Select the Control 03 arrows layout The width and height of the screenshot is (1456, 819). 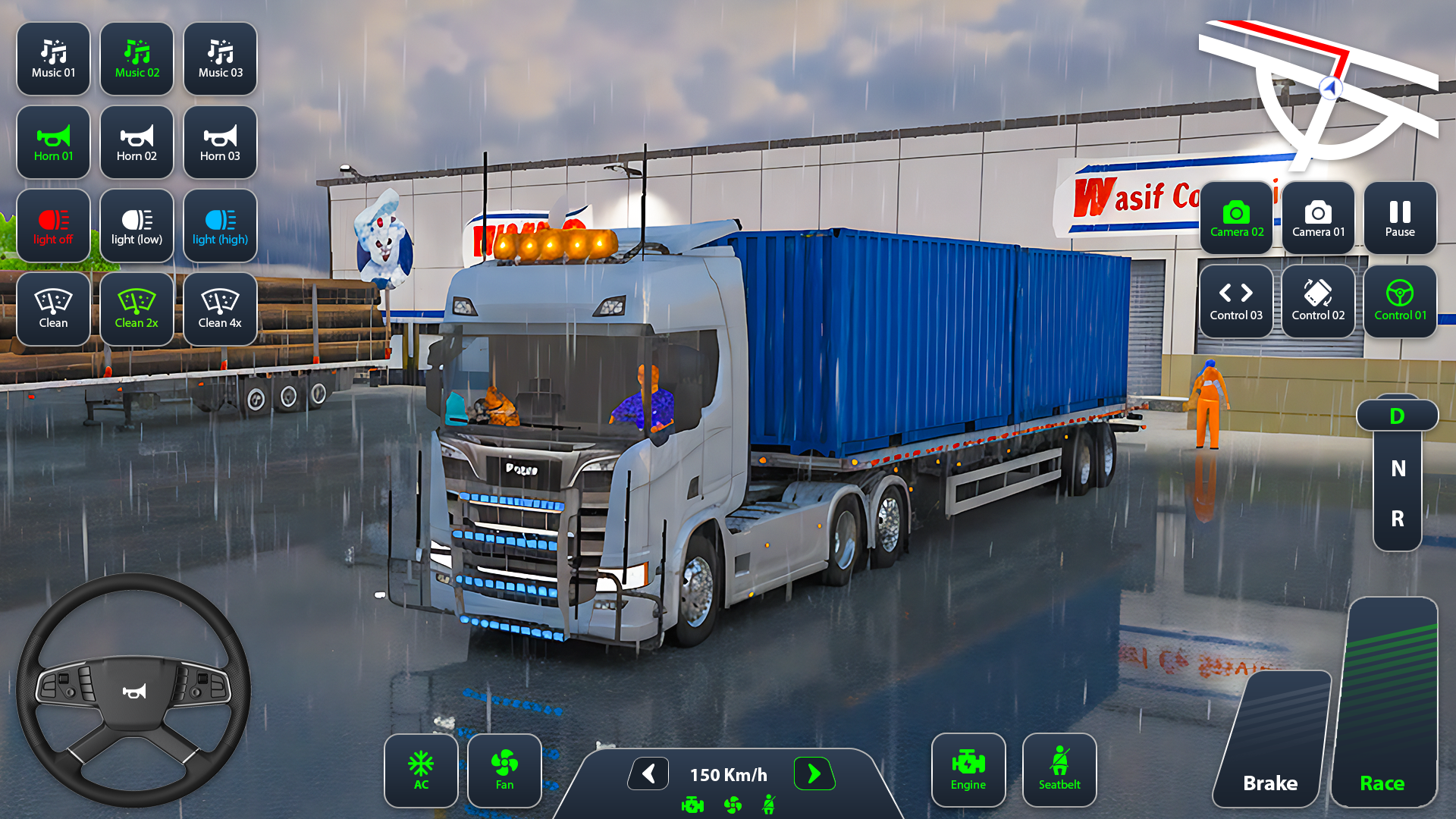1236,301
